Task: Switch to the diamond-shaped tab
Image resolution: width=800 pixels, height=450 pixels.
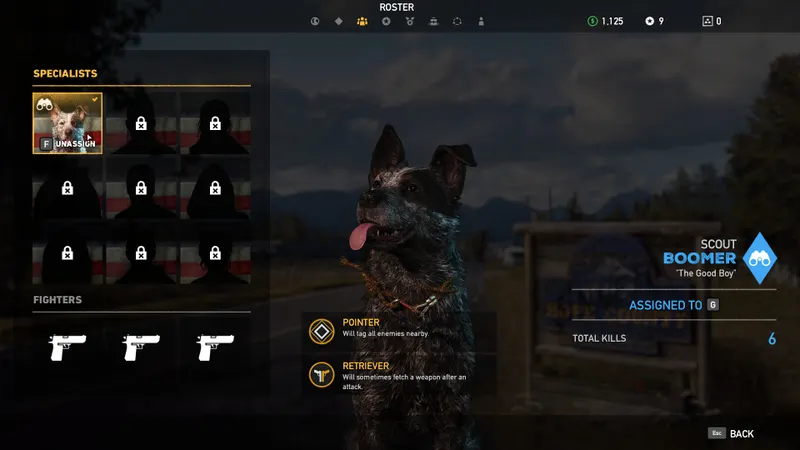Action: (x=338, y=21)
